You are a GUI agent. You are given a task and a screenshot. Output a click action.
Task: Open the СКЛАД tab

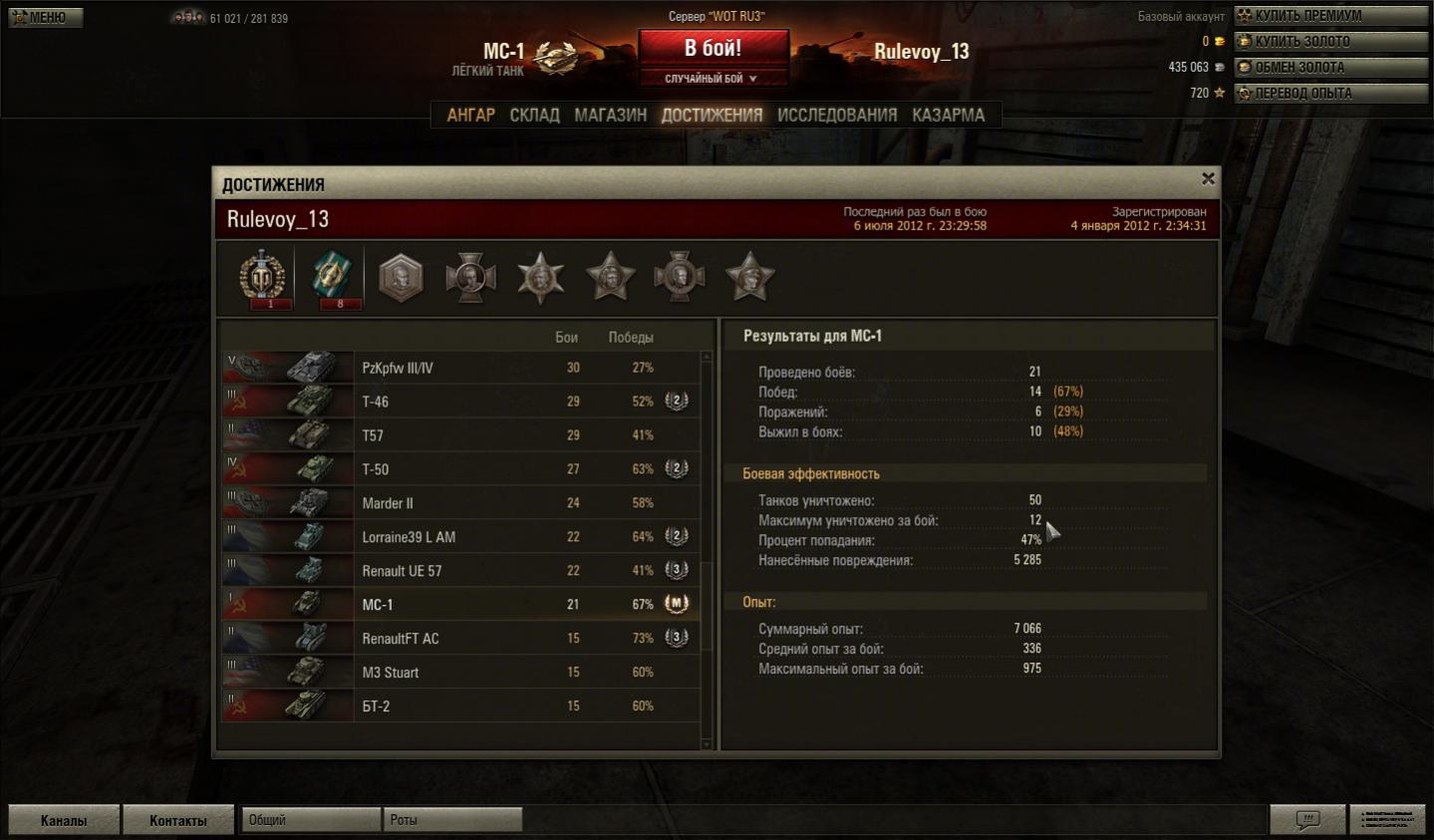(x=534, y=116)
